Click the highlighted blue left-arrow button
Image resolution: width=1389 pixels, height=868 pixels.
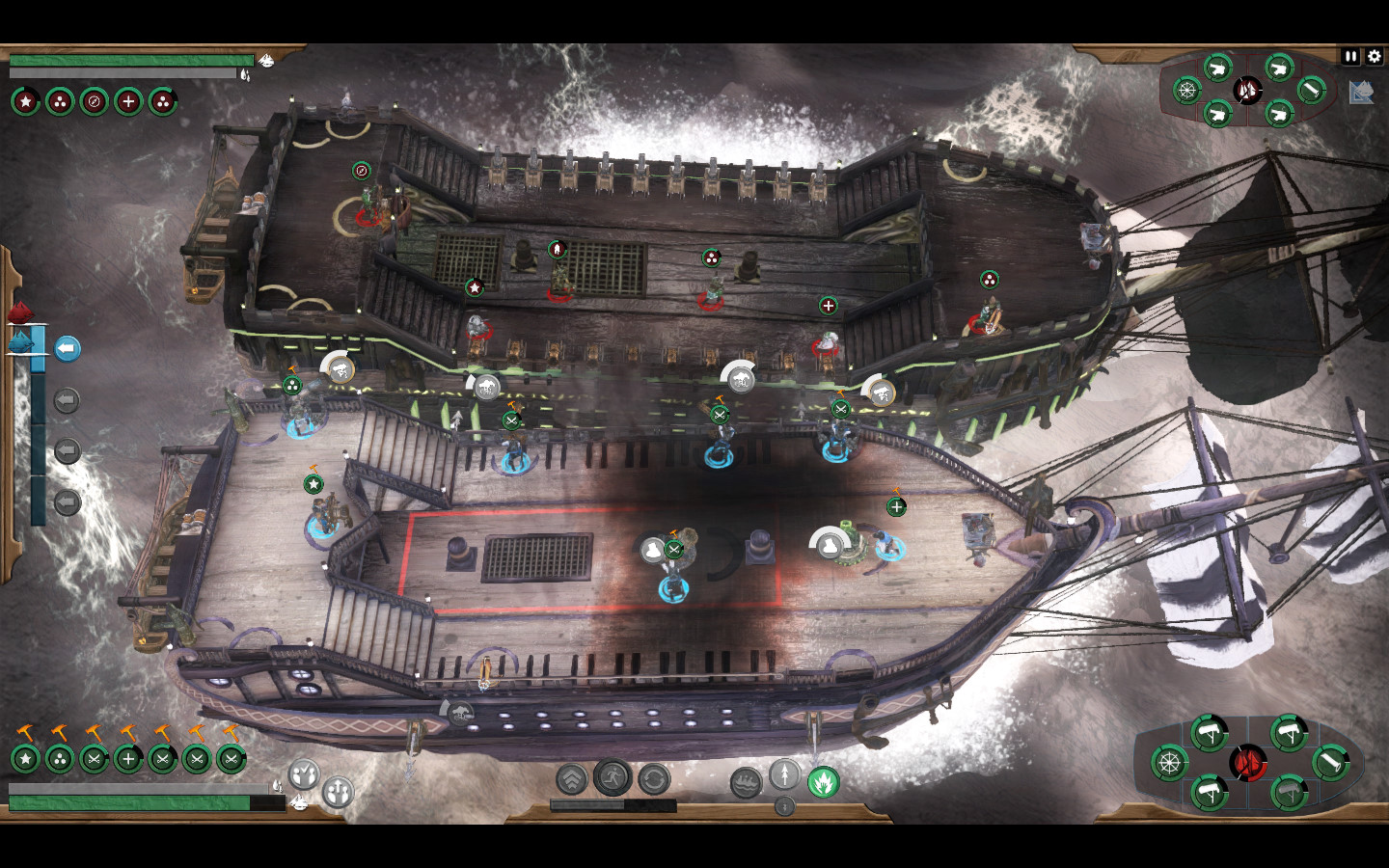pyautogui.click(x=67, y=348)
